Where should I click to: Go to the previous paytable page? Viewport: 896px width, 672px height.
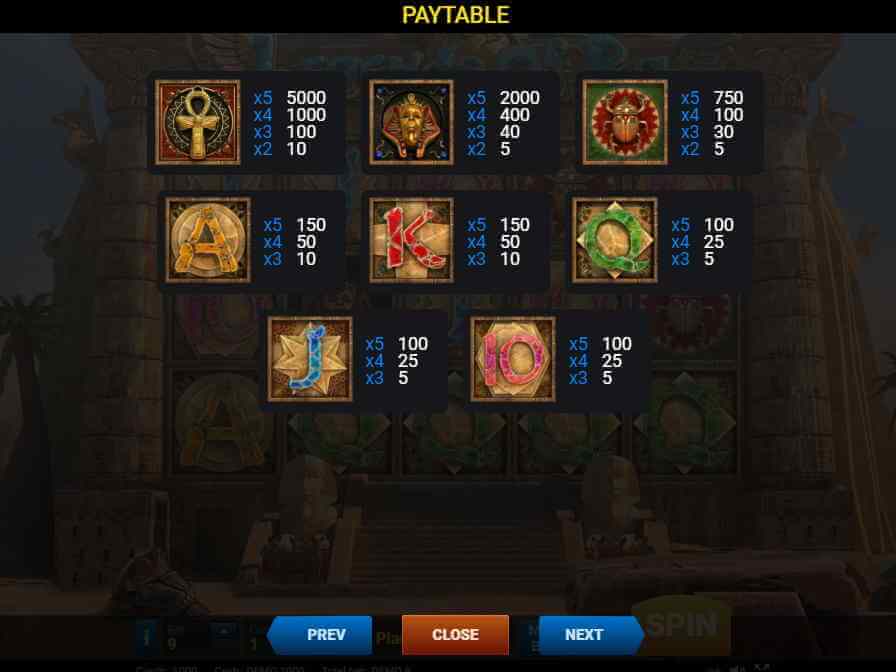coord(322,635)
